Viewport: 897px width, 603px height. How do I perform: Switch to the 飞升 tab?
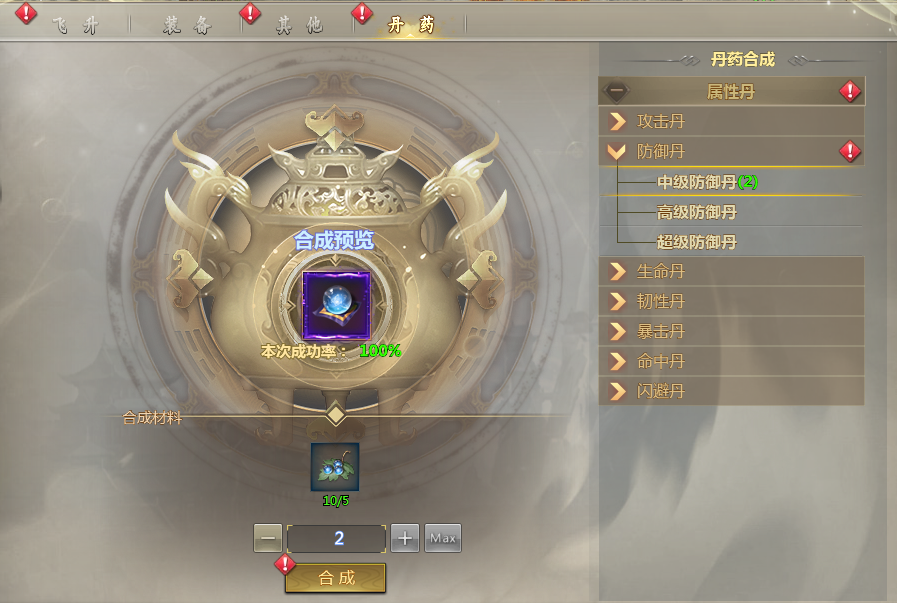[x=75, y=26]
